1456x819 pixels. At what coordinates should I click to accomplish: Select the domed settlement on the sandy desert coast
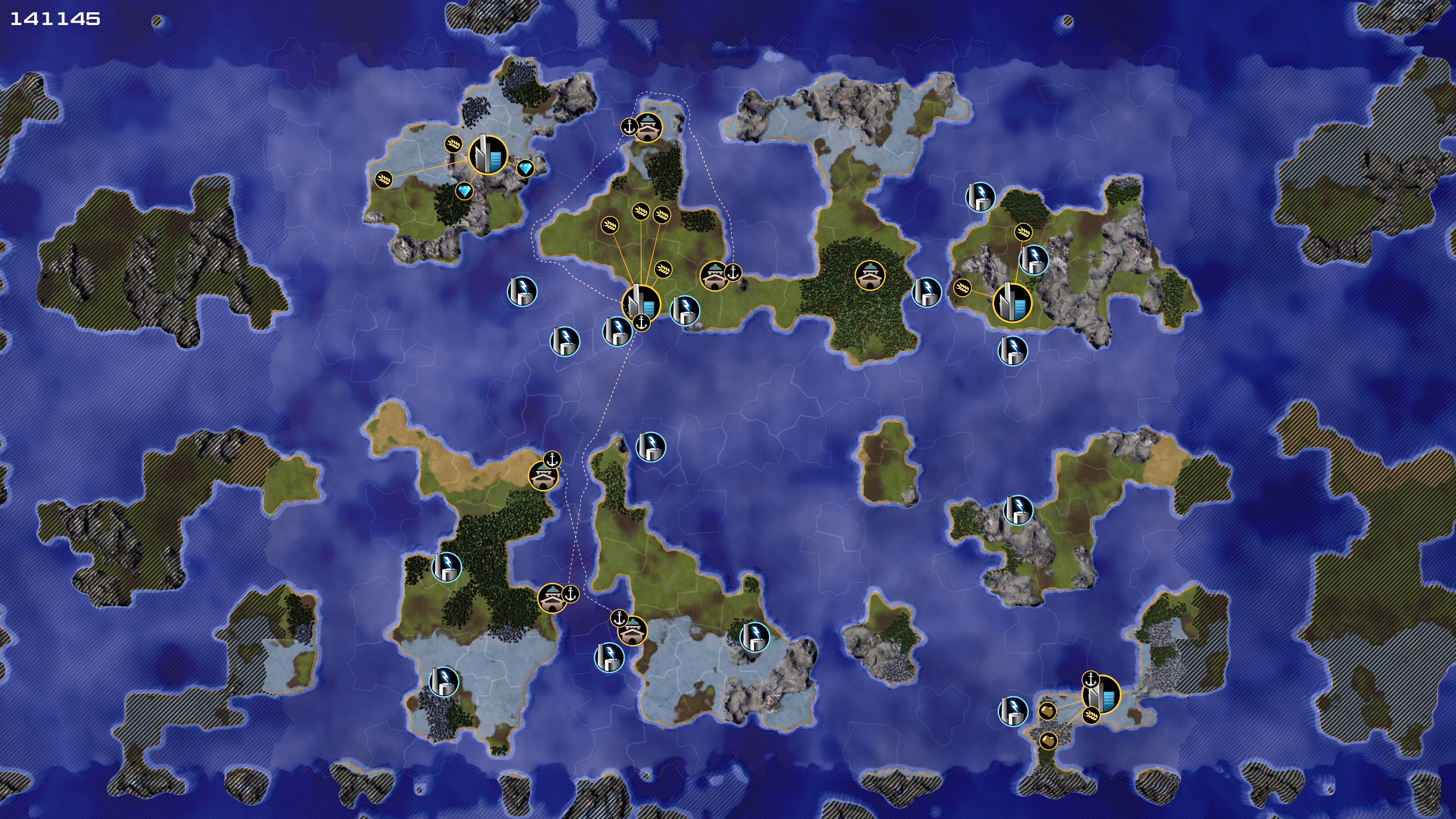pos(543,475)
